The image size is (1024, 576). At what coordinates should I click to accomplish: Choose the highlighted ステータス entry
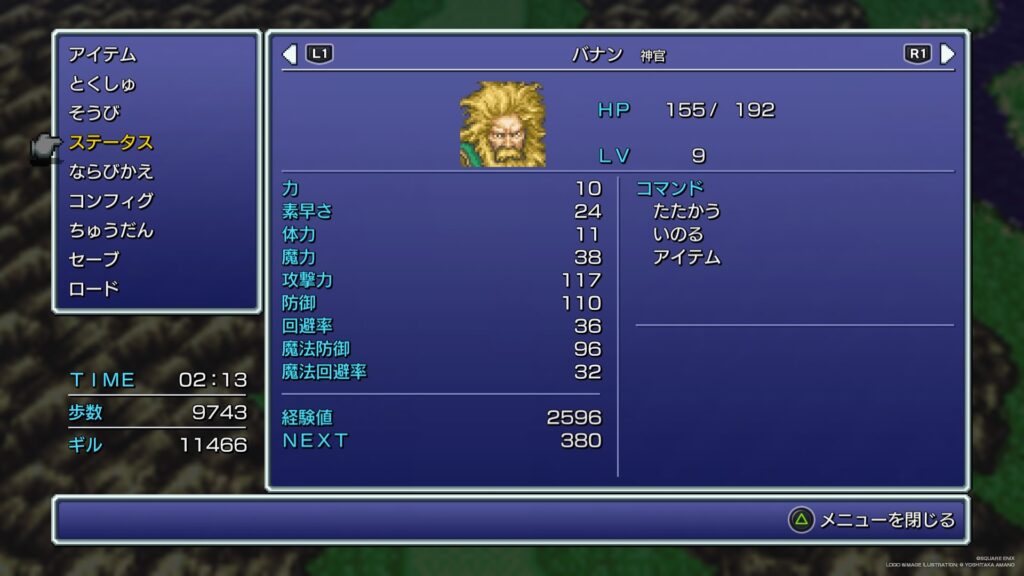tap(111, 143)
